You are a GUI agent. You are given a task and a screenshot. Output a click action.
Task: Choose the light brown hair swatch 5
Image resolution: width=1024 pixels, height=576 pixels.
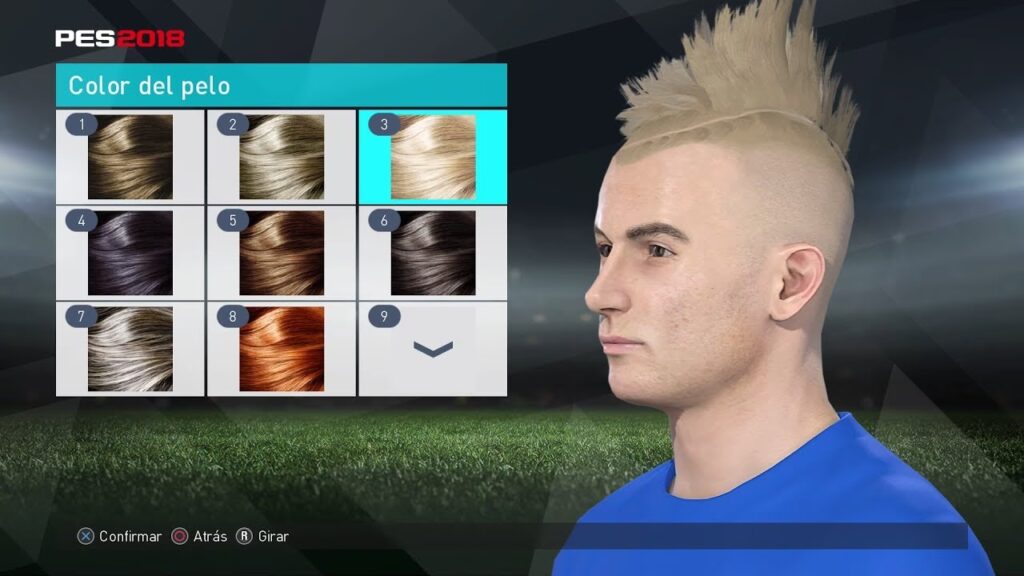coord(281,252)
